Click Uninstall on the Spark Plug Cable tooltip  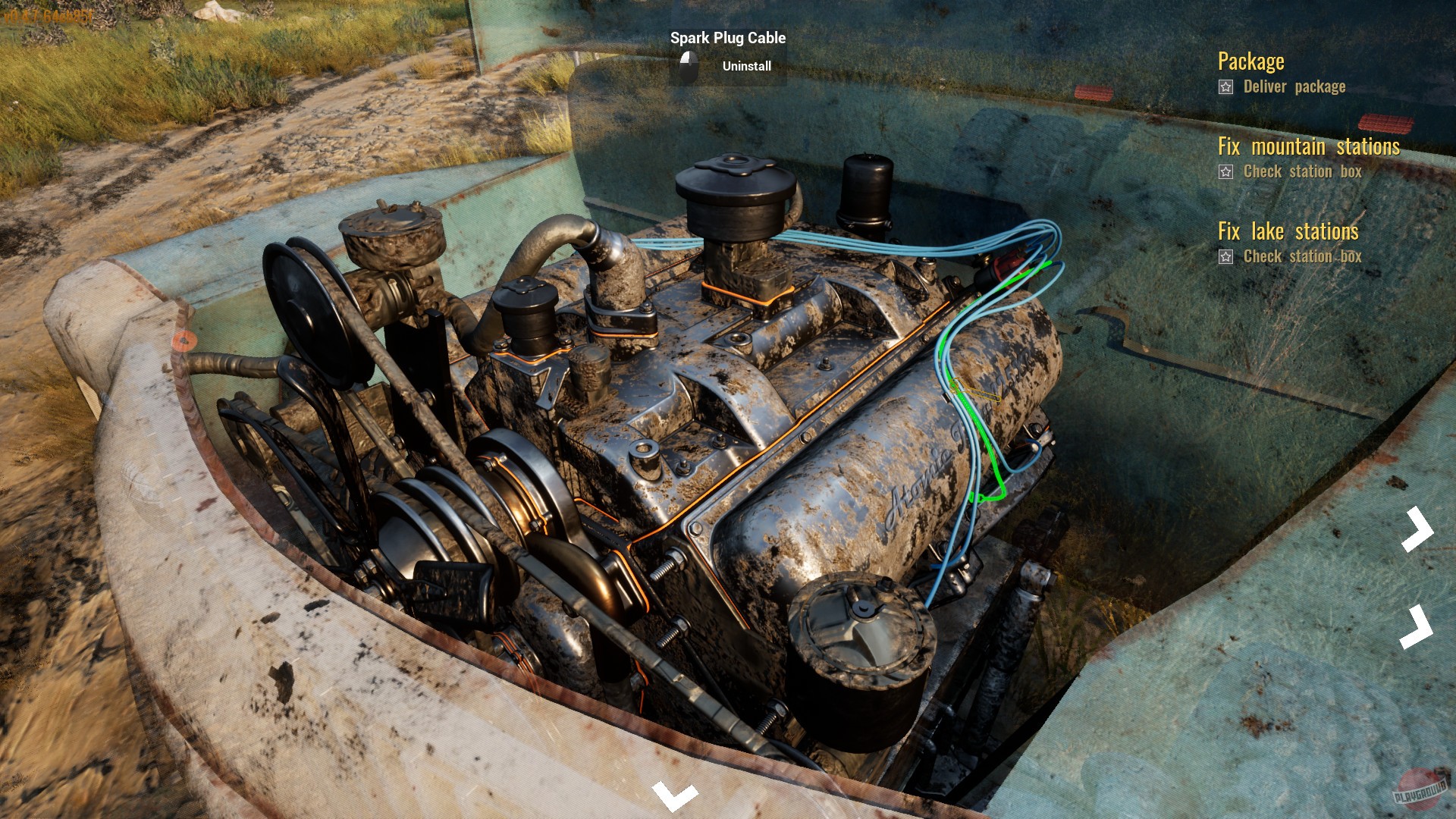746,66
